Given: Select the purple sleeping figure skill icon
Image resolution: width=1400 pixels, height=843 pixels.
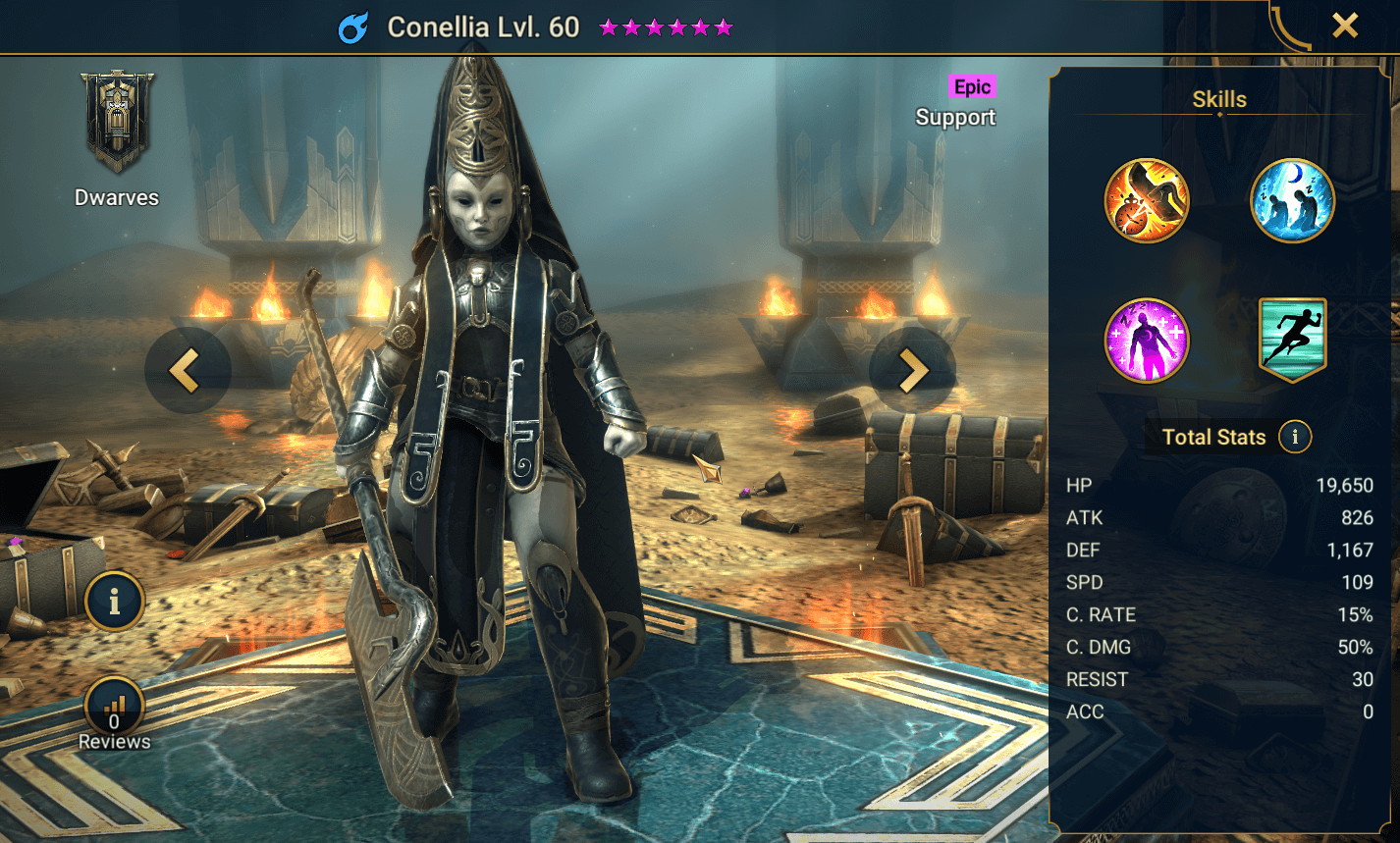Looking at the screenshot, I should 1147,341.
